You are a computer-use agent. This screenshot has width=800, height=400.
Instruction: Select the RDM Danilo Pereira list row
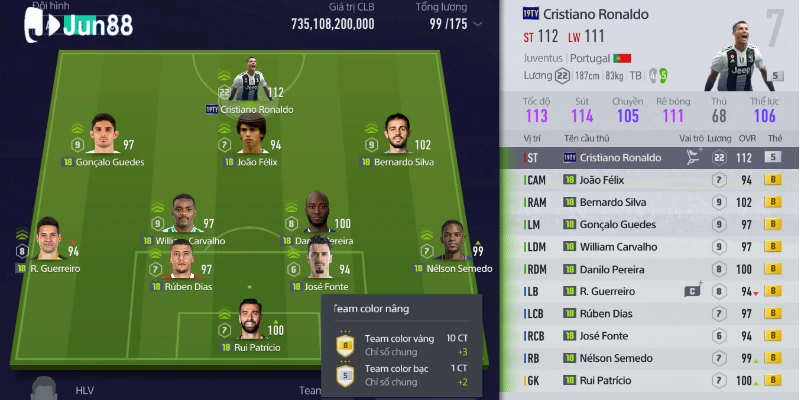pos(650,269)
